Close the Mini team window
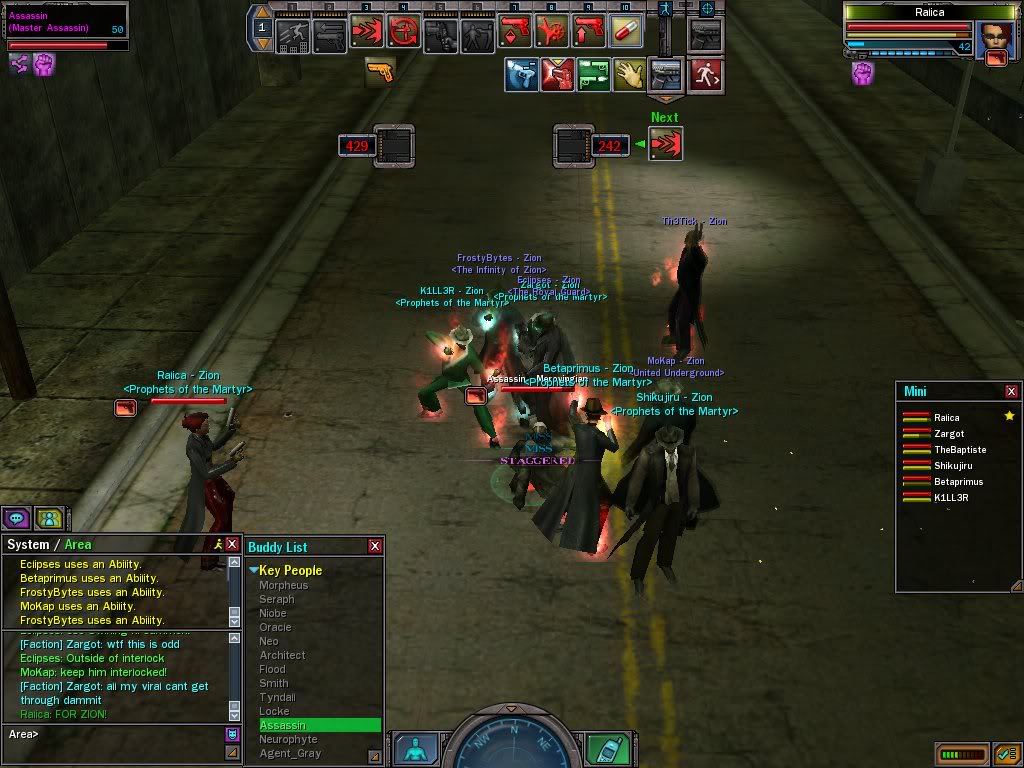 (x=1011, y=391)
